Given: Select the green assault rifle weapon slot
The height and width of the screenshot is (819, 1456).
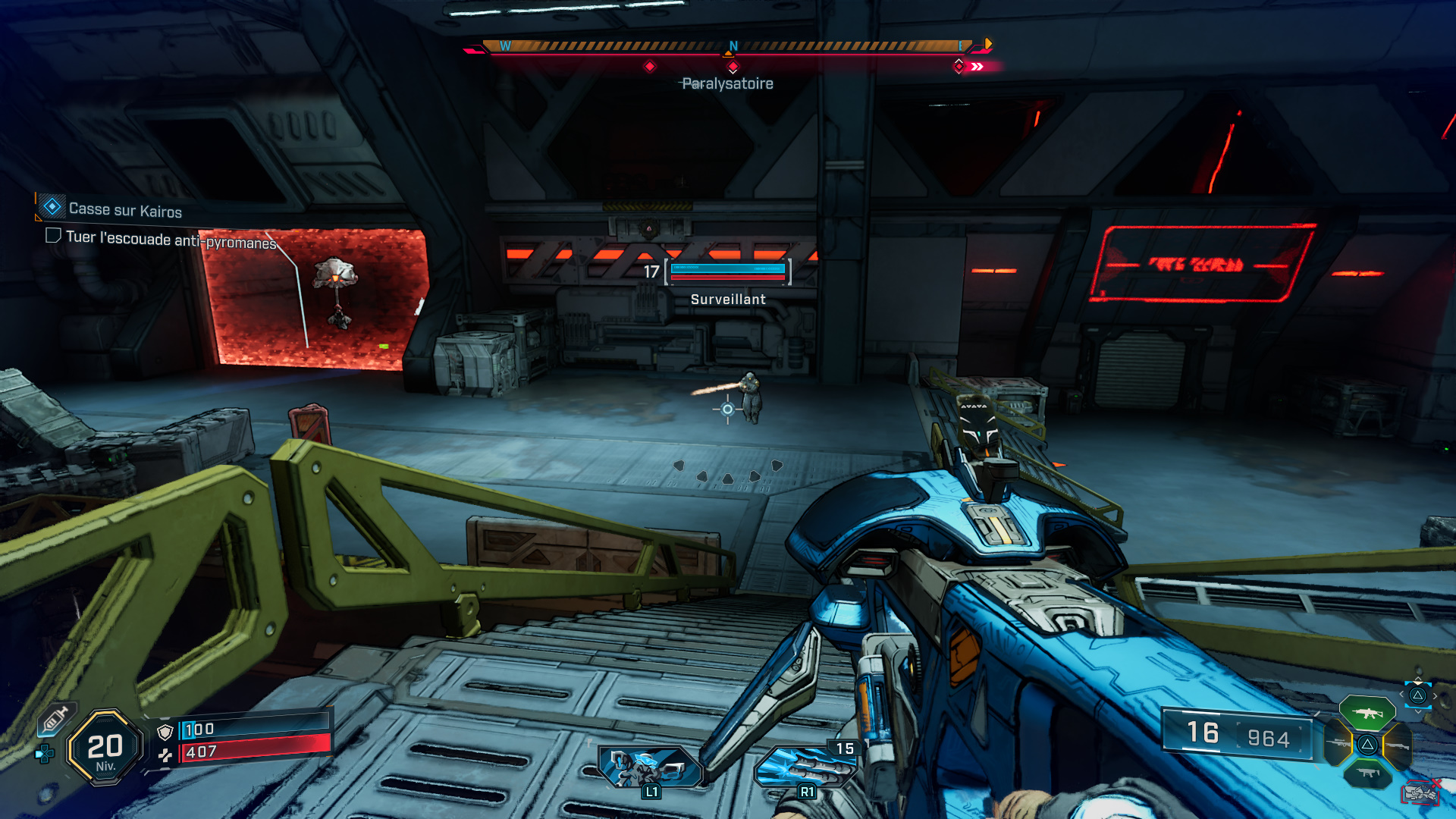Looking at the screenshot, I should click(1367, 713).
